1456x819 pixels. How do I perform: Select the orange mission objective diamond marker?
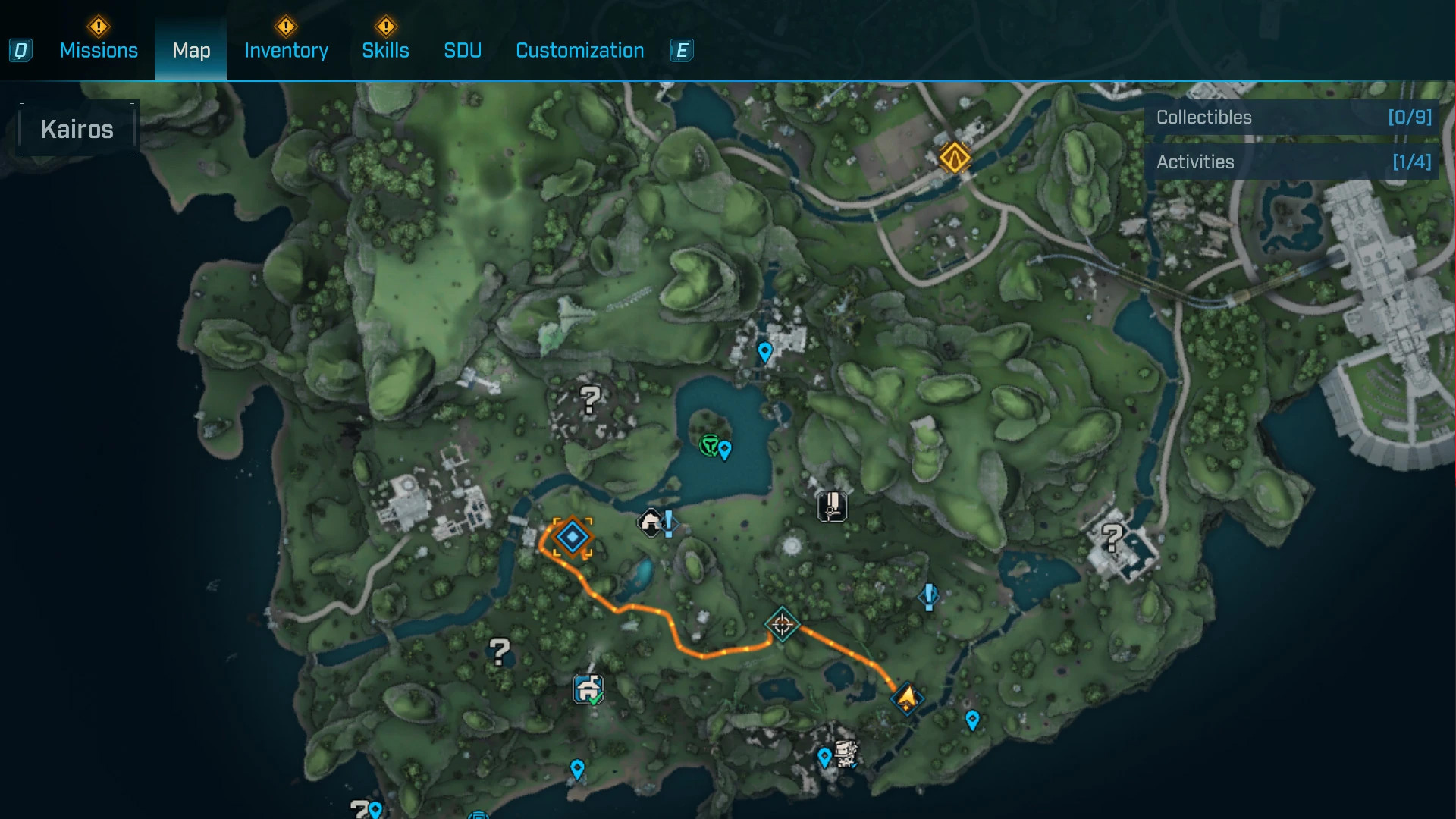click(954, 158)
